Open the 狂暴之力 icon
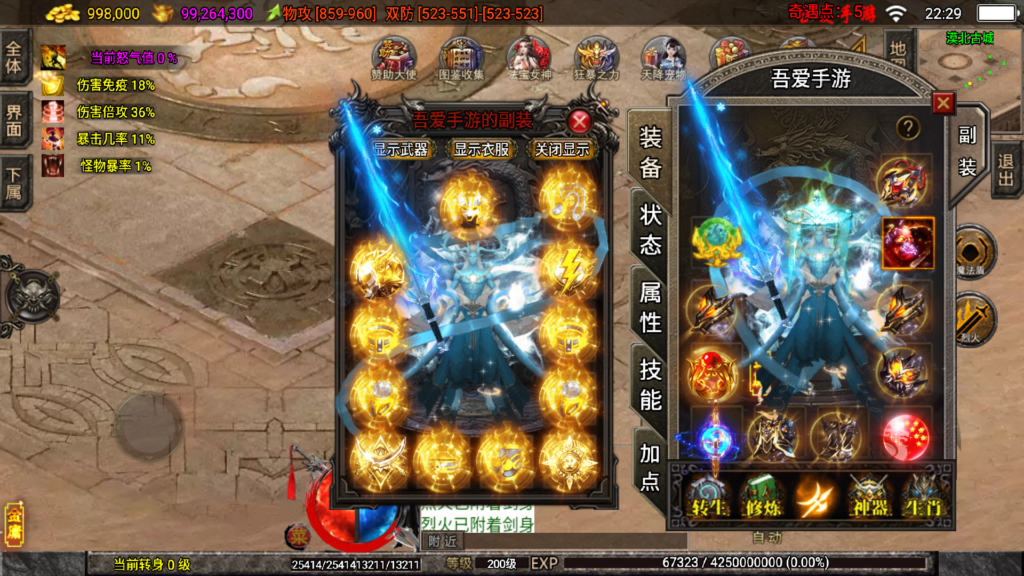 [597, 58]
